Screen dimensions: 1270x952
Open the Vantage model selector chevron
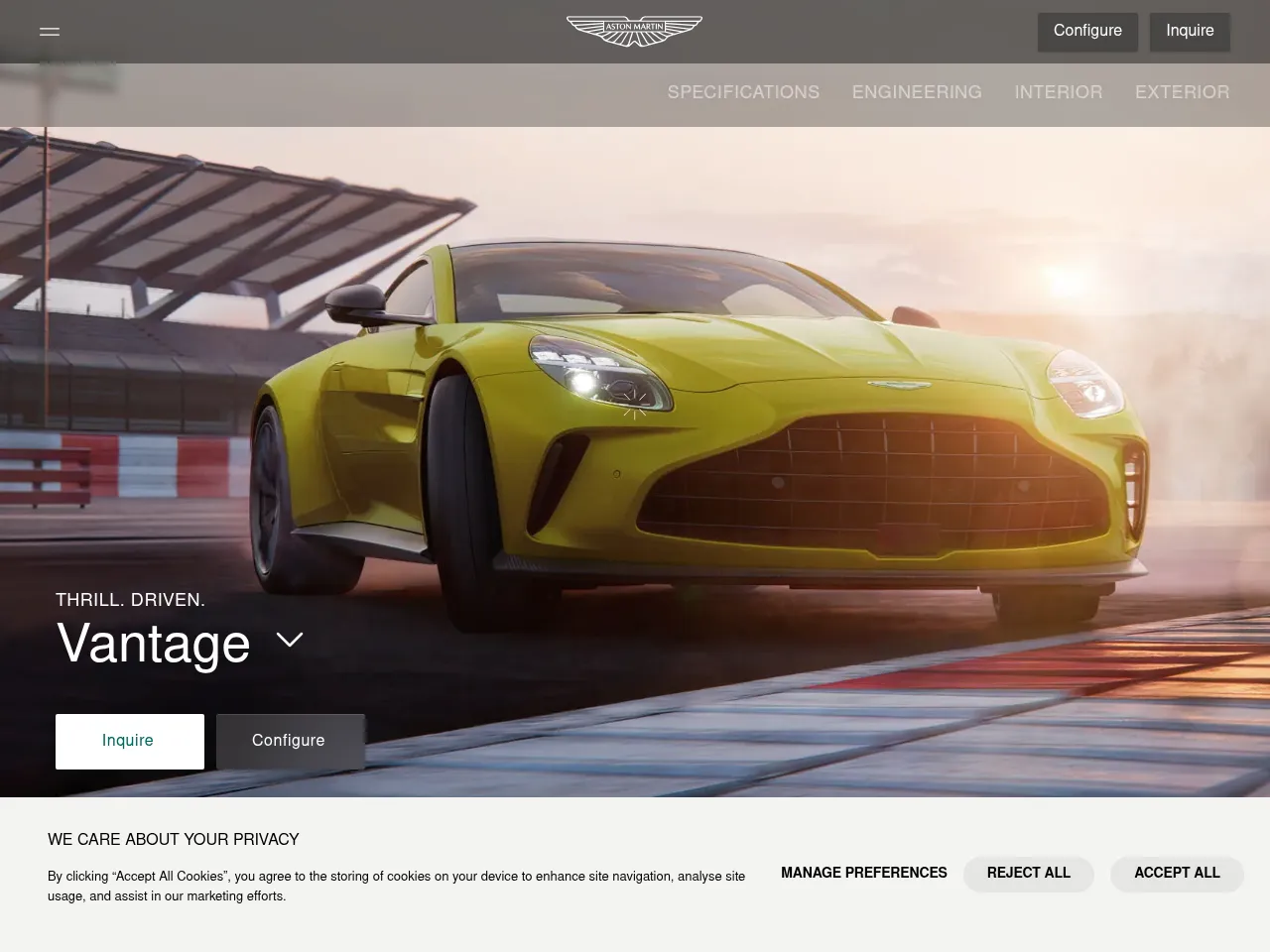[x=290, y=640]
